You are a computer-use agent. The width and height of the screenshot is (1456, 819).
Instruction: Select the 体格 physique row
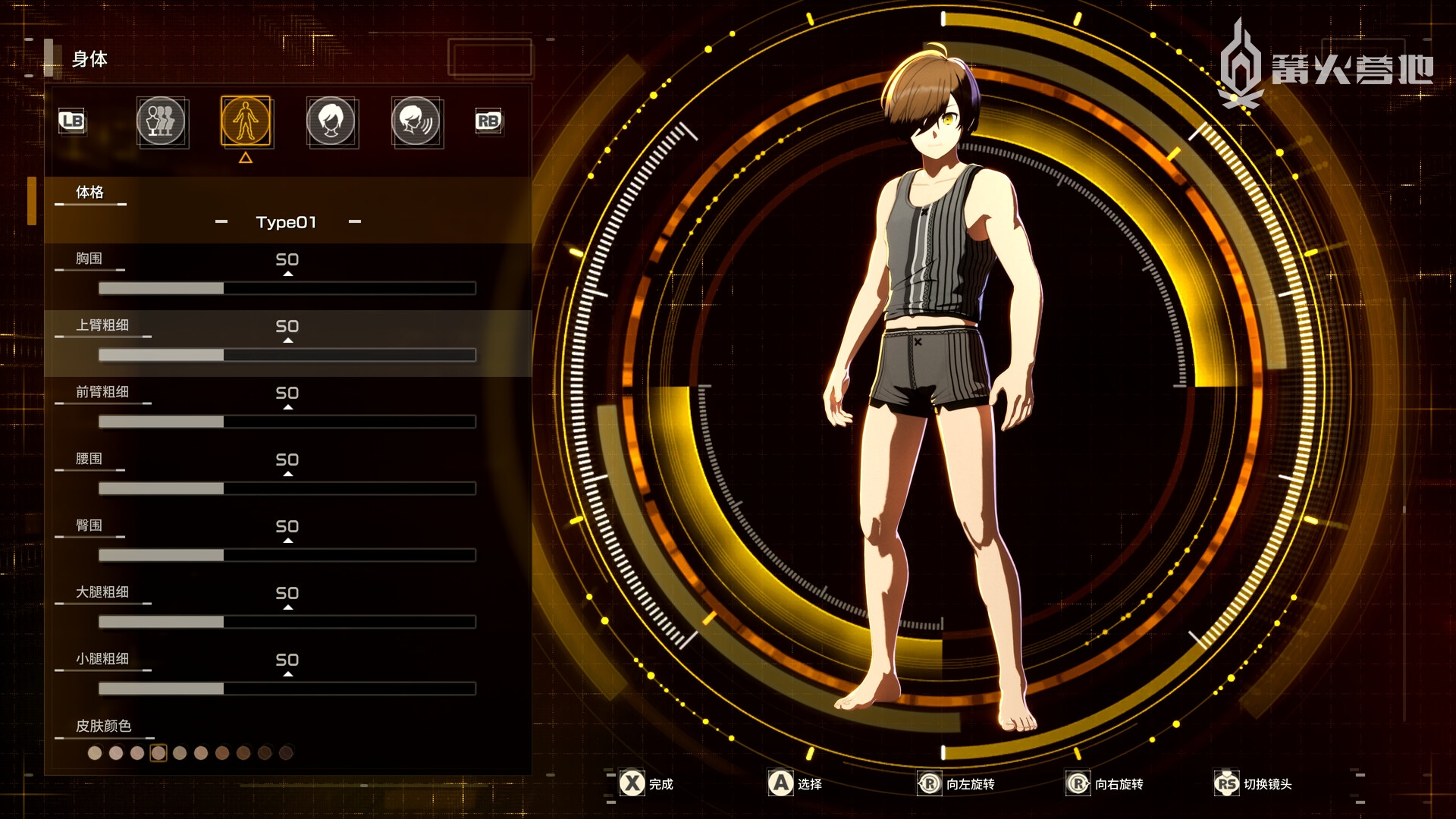pos(89,193)
